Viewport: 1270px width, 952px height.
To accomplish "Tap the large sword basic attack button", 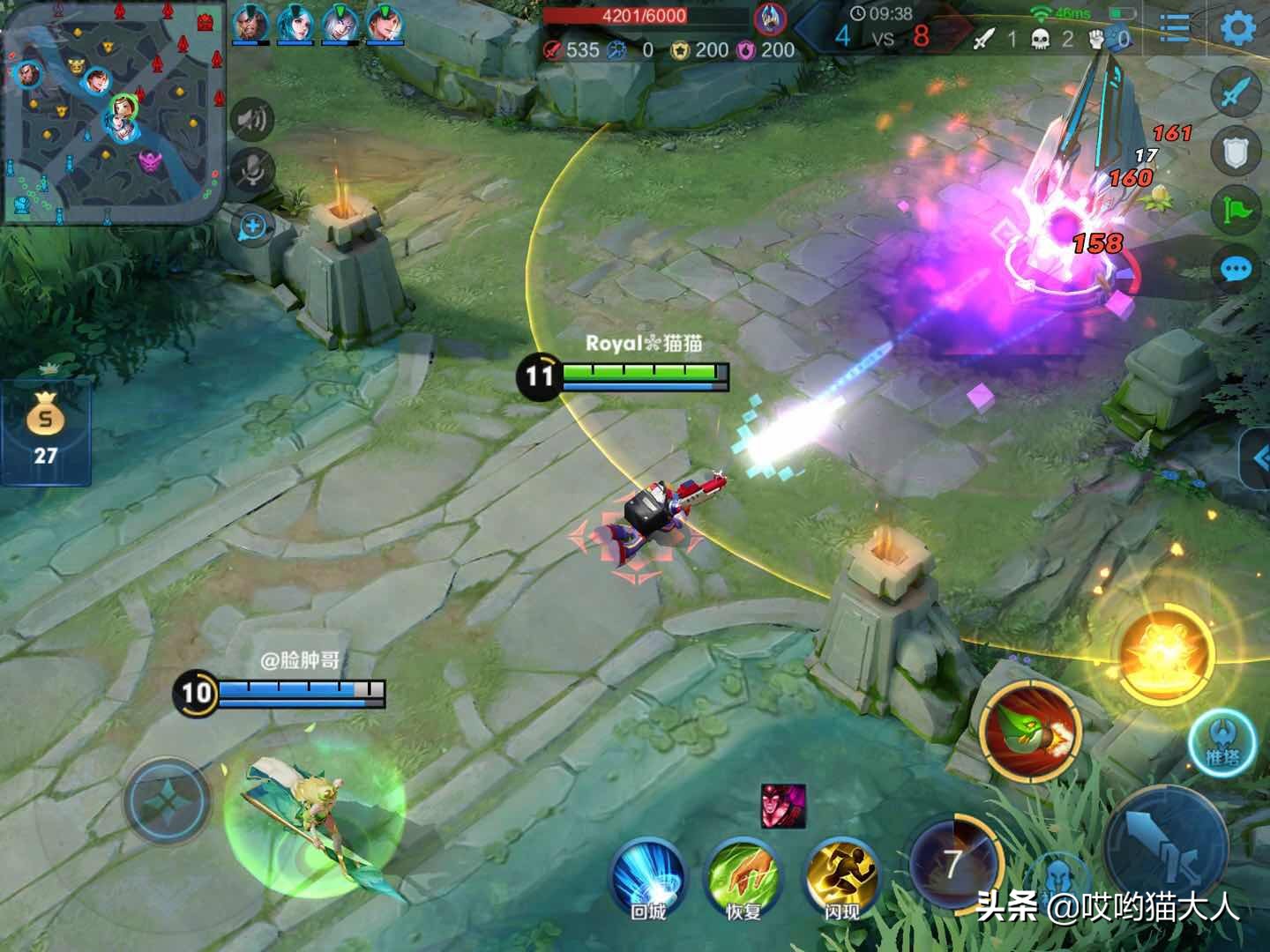I will click(x=1165, y=845).
